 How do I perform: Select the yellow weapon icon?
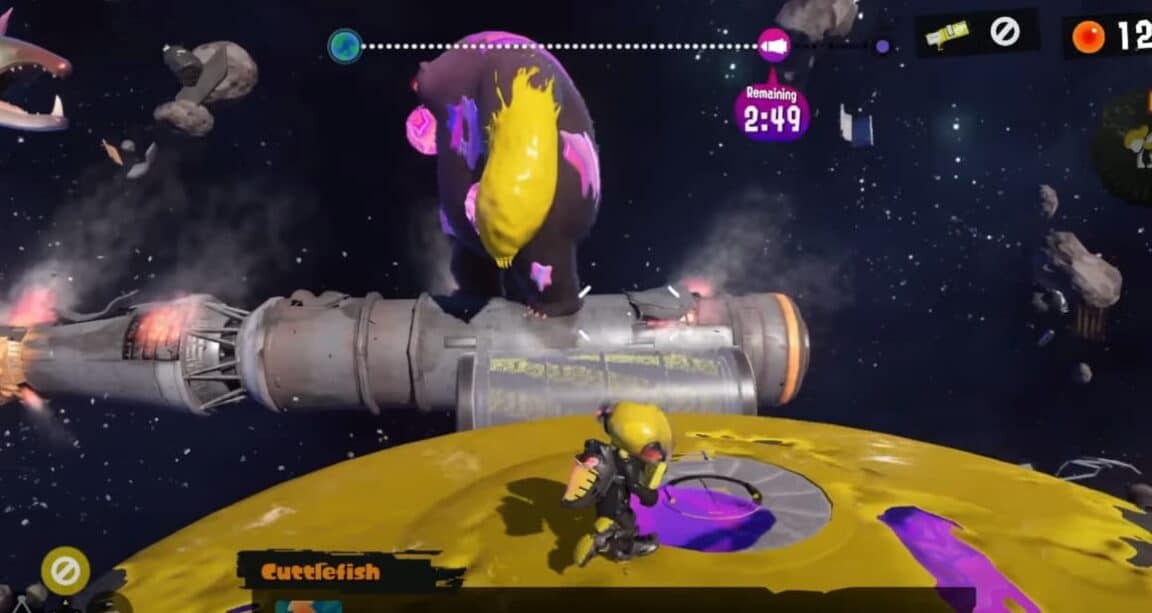(x=947, y=36)
